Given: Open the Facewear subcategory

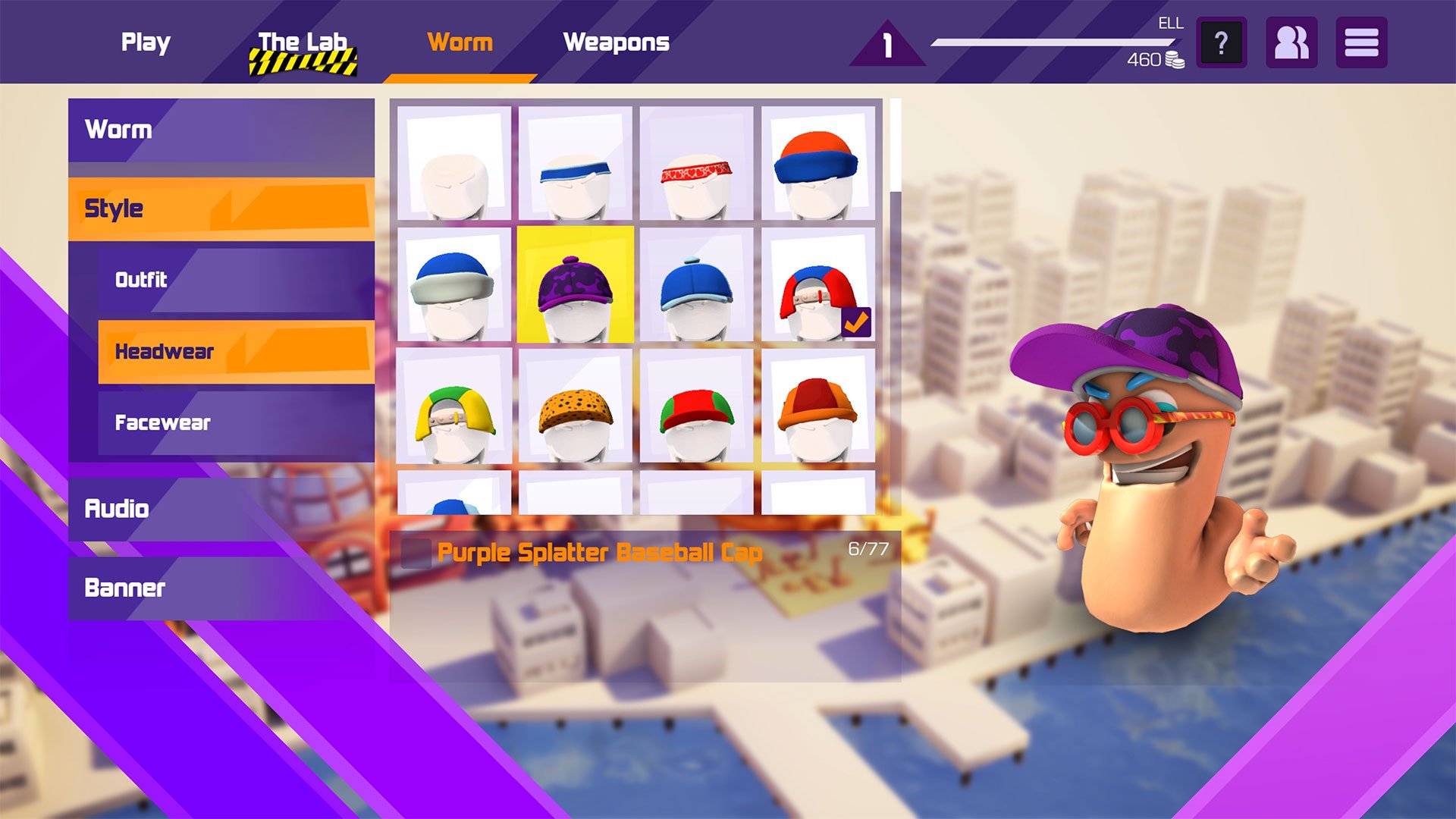Looking at the screenshot, I should click(x=236, y=422).
